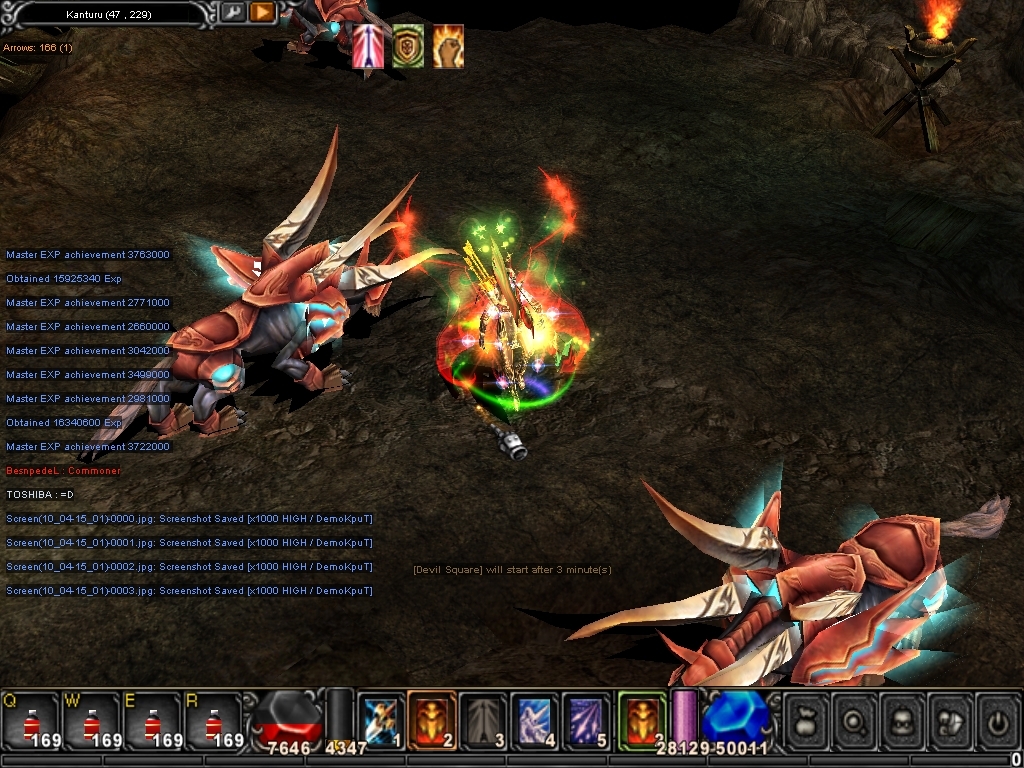Activate the helmet skill in slot 2
Image resolution: width=1024 pixels, height=768 pixels.
(432, 720)
